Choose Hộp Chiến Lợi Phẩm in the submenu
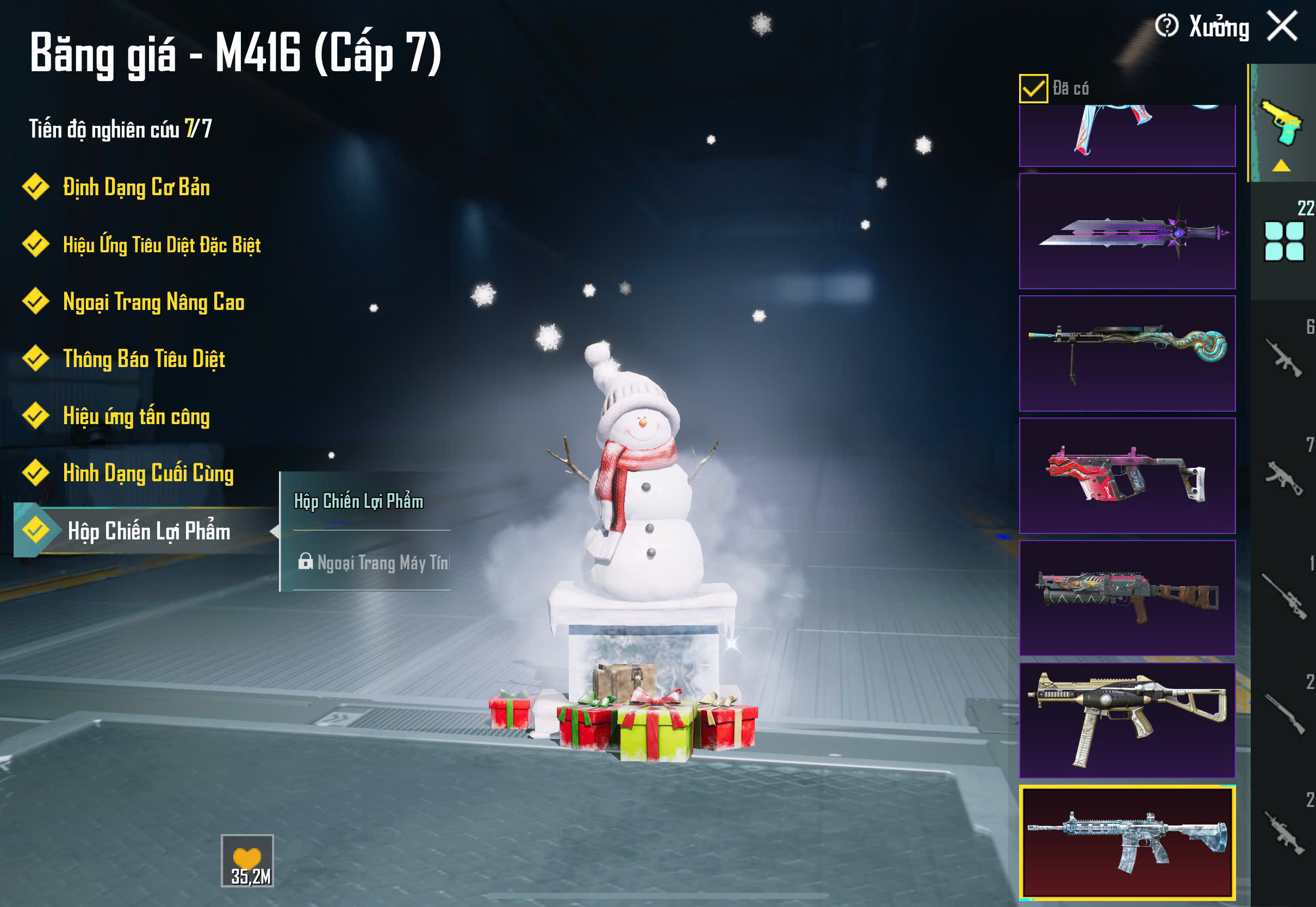Image resolution: width=1316 pixels, height=907 pixels. pyautogui.click(x=358, y=501)
